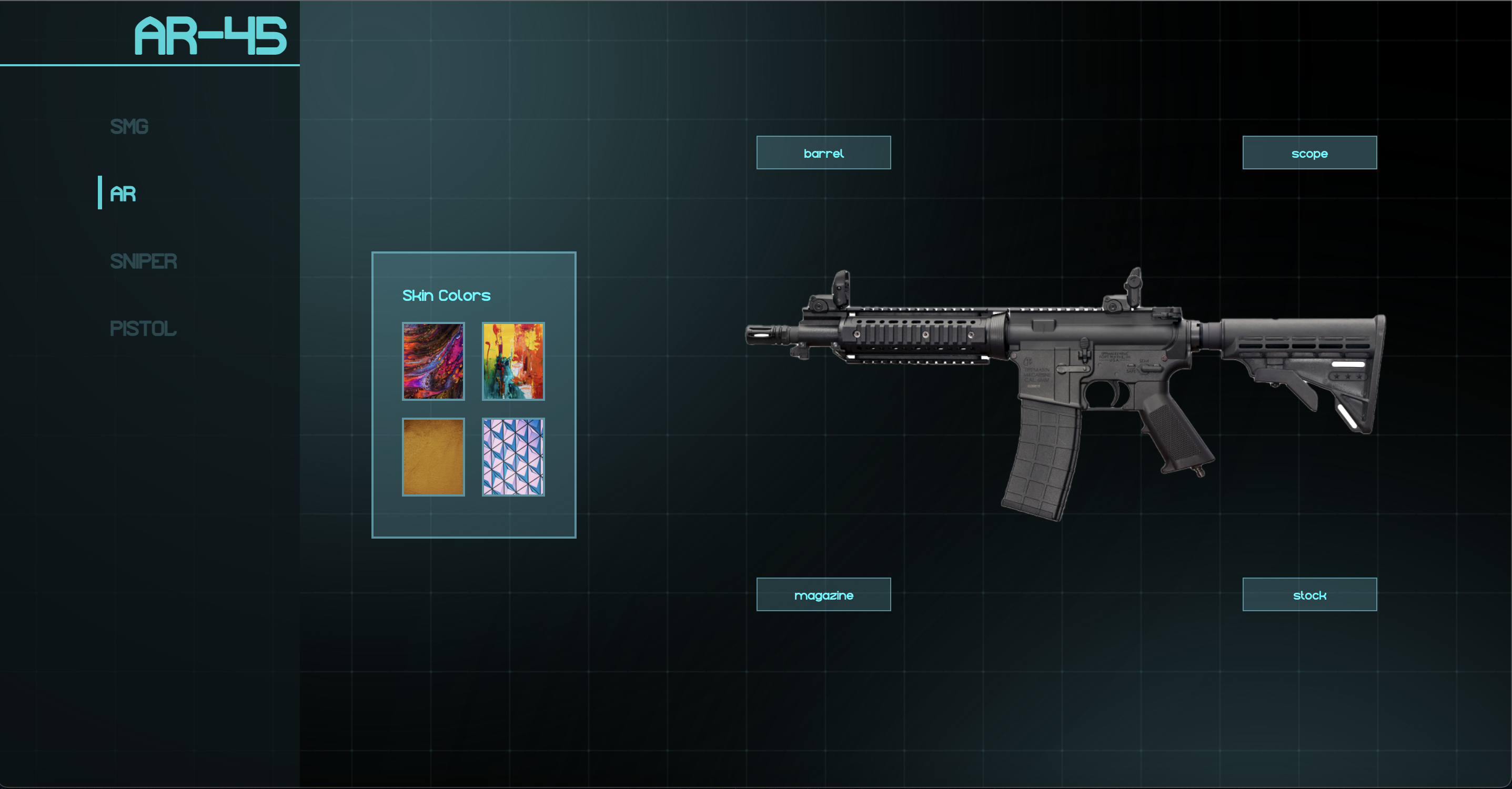The height and width of the screenshot is (789, 1512).
Task: Apply the blue and pink geometric skin
Action: click(513, 457)
